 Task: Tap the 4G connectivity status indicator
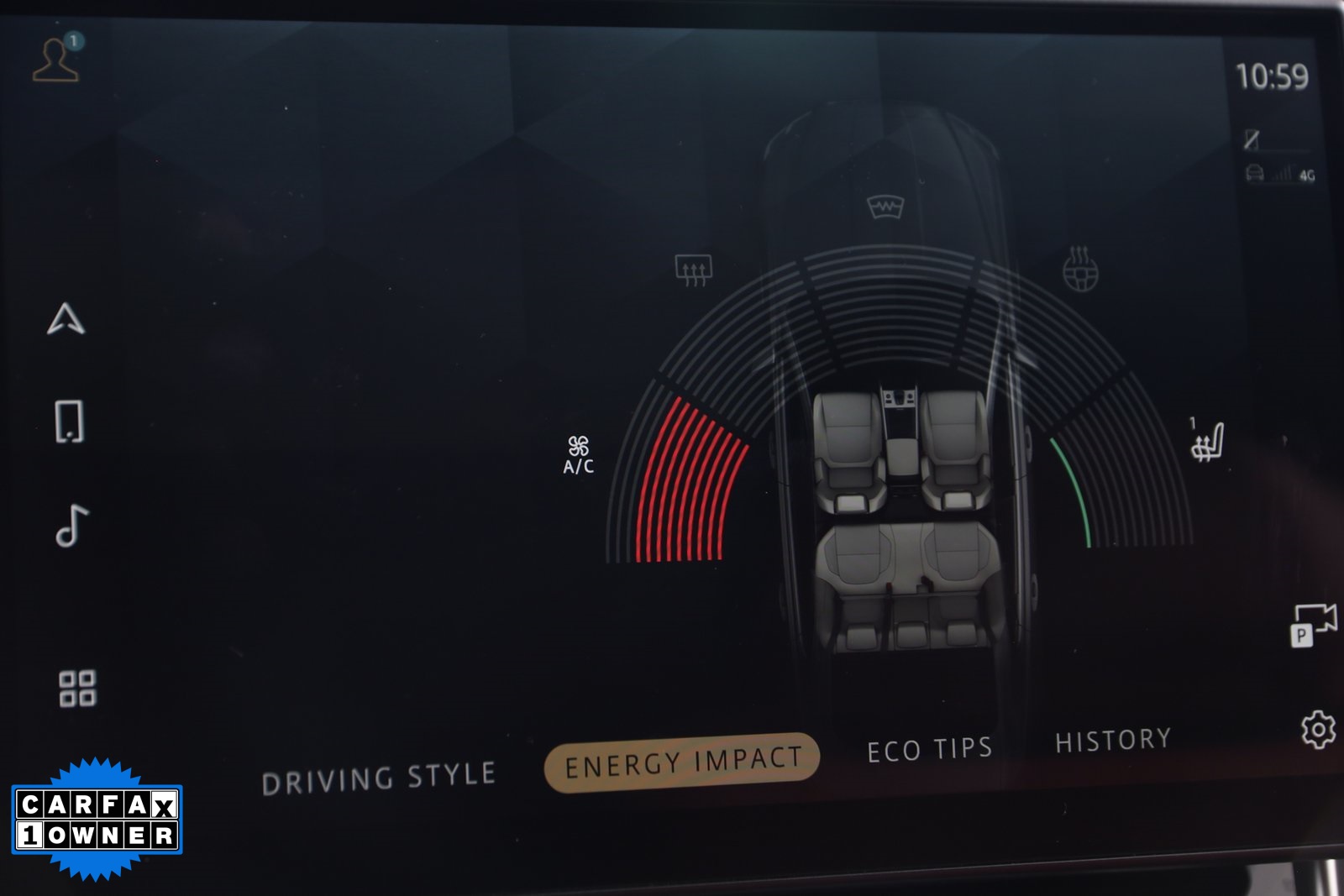click(1280, 176)
